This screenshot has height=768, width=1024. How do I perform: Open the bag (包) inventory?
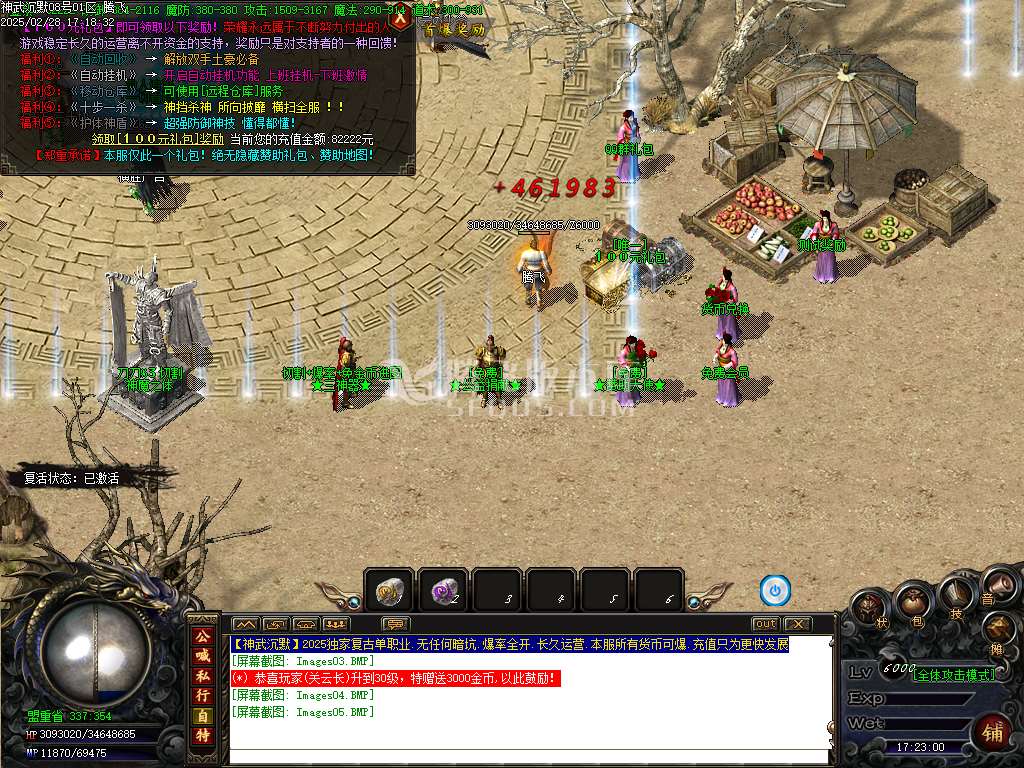914,601
